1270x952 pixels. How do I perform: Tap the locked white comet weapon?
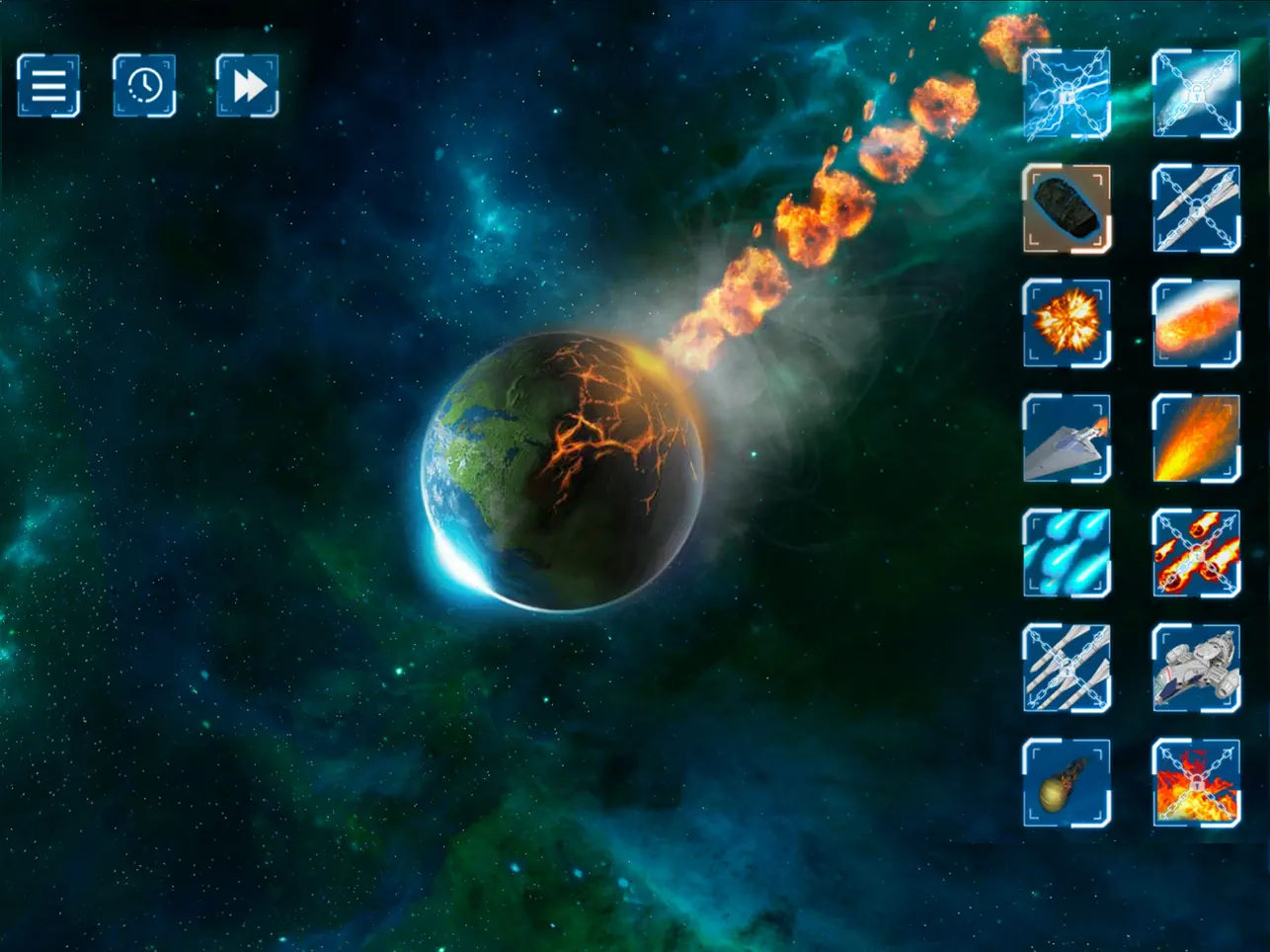coord(1196,94)
